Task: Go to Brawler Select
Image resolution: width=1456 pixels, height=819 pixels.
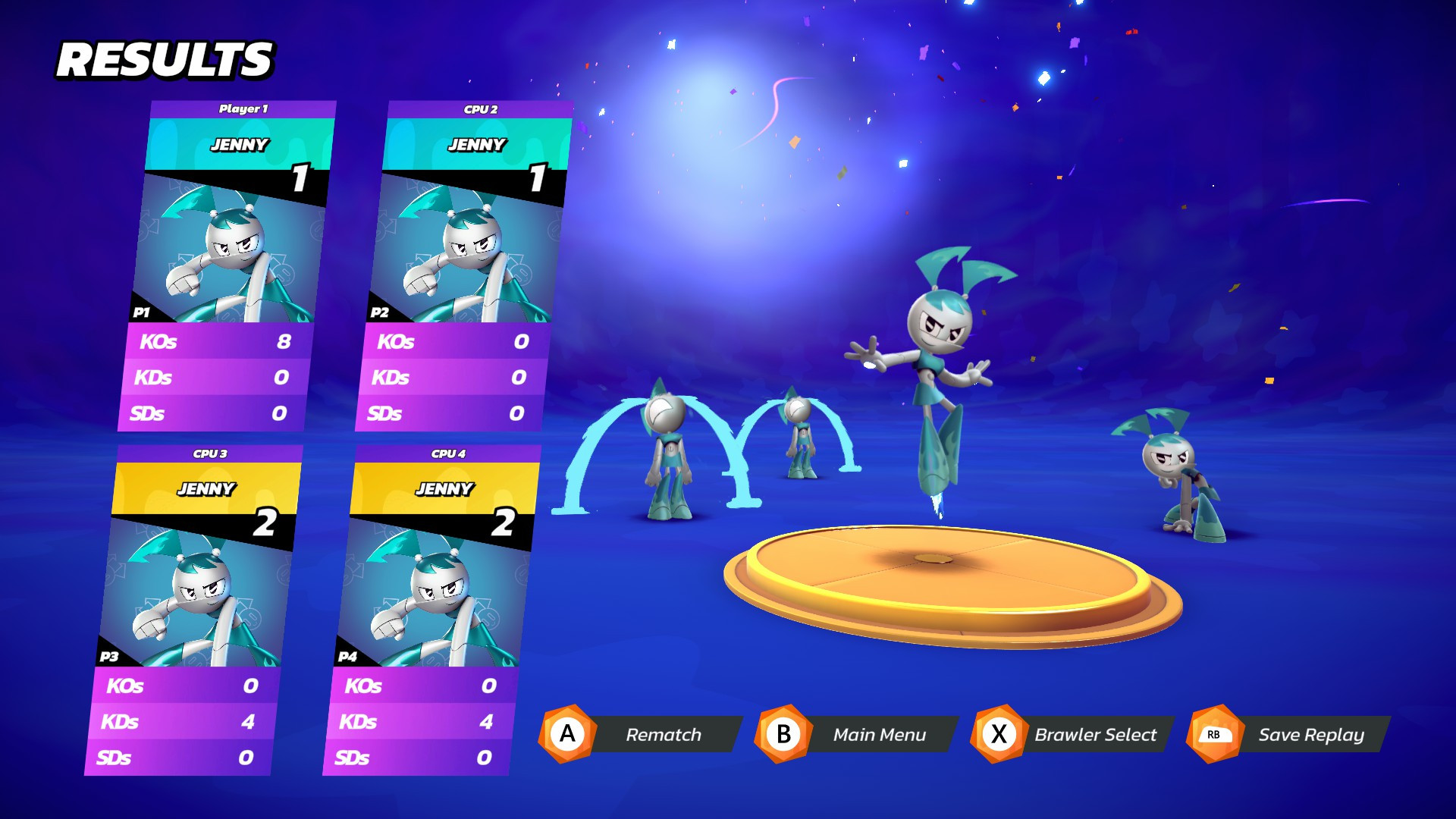Action: [x=1095, y=734]
